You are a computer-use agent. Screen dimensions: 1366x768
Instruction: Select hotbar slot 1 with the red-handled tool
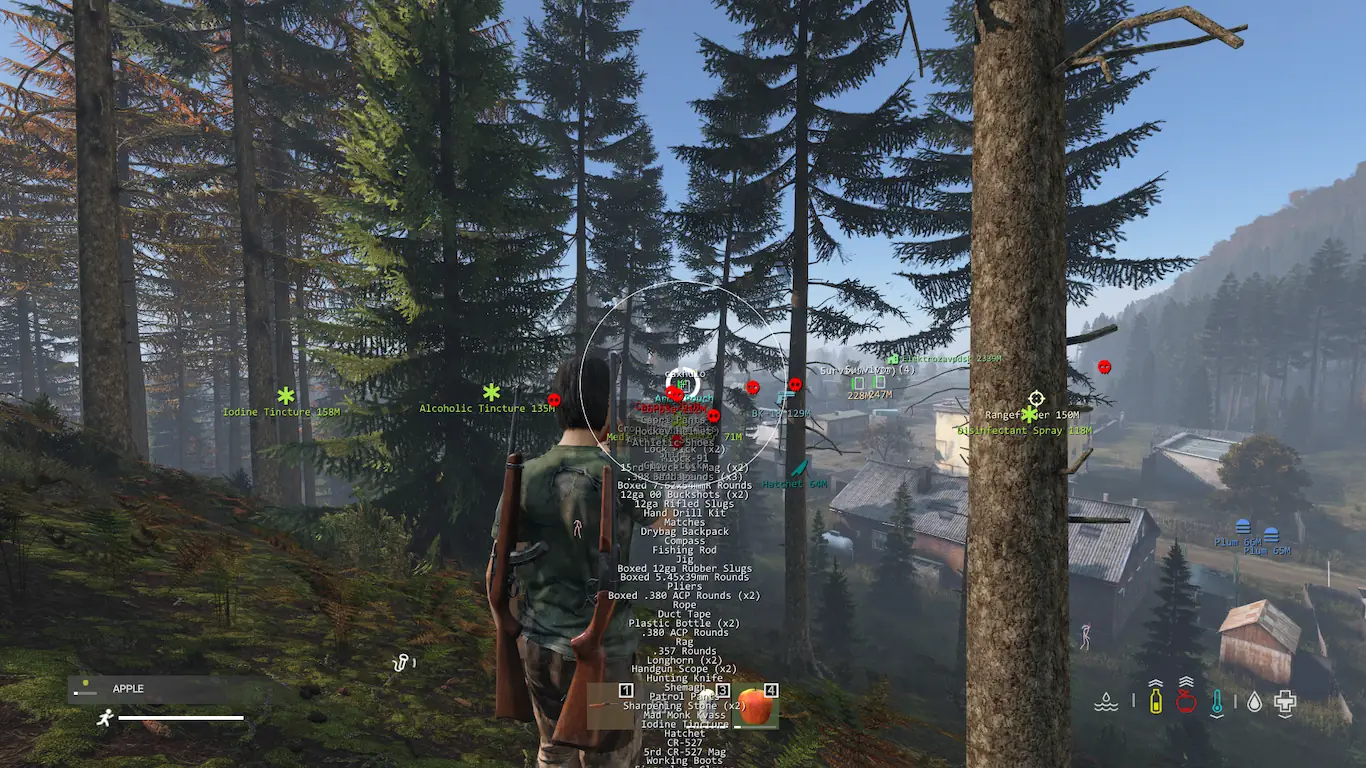pyautogui.click(x=610, y=706)
